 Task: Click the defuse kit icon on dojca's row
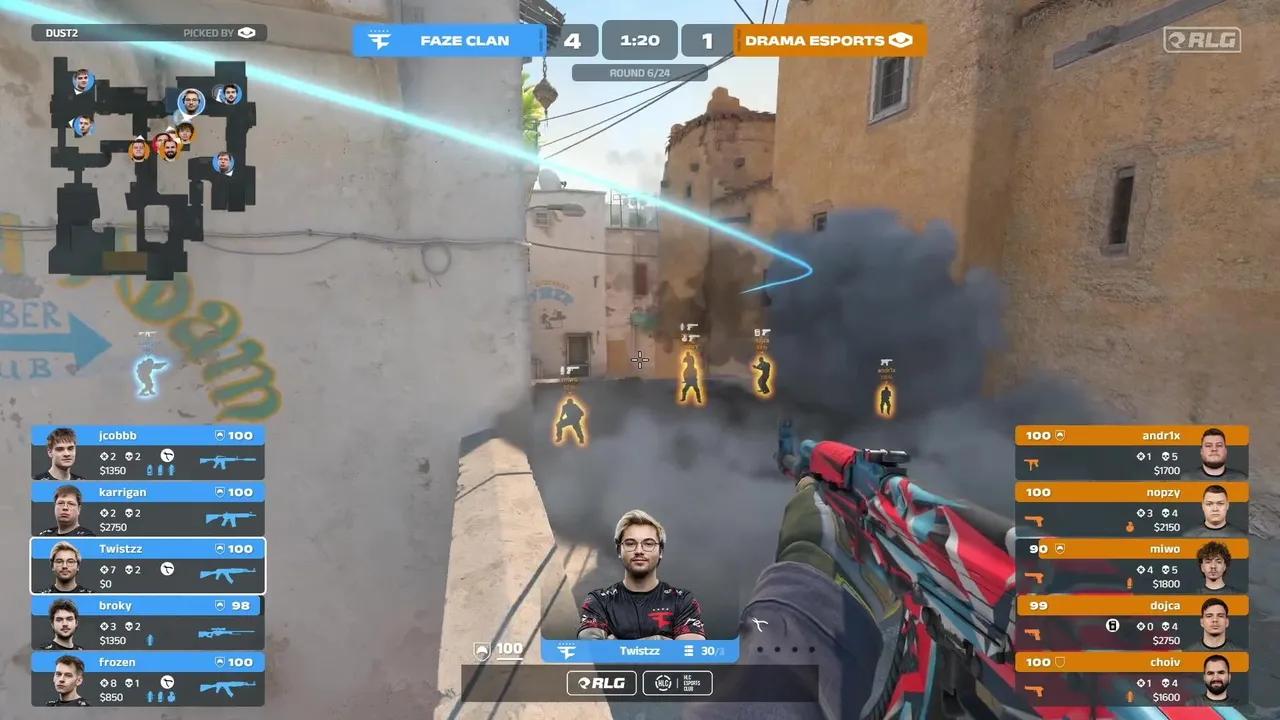click(1111, 626)
